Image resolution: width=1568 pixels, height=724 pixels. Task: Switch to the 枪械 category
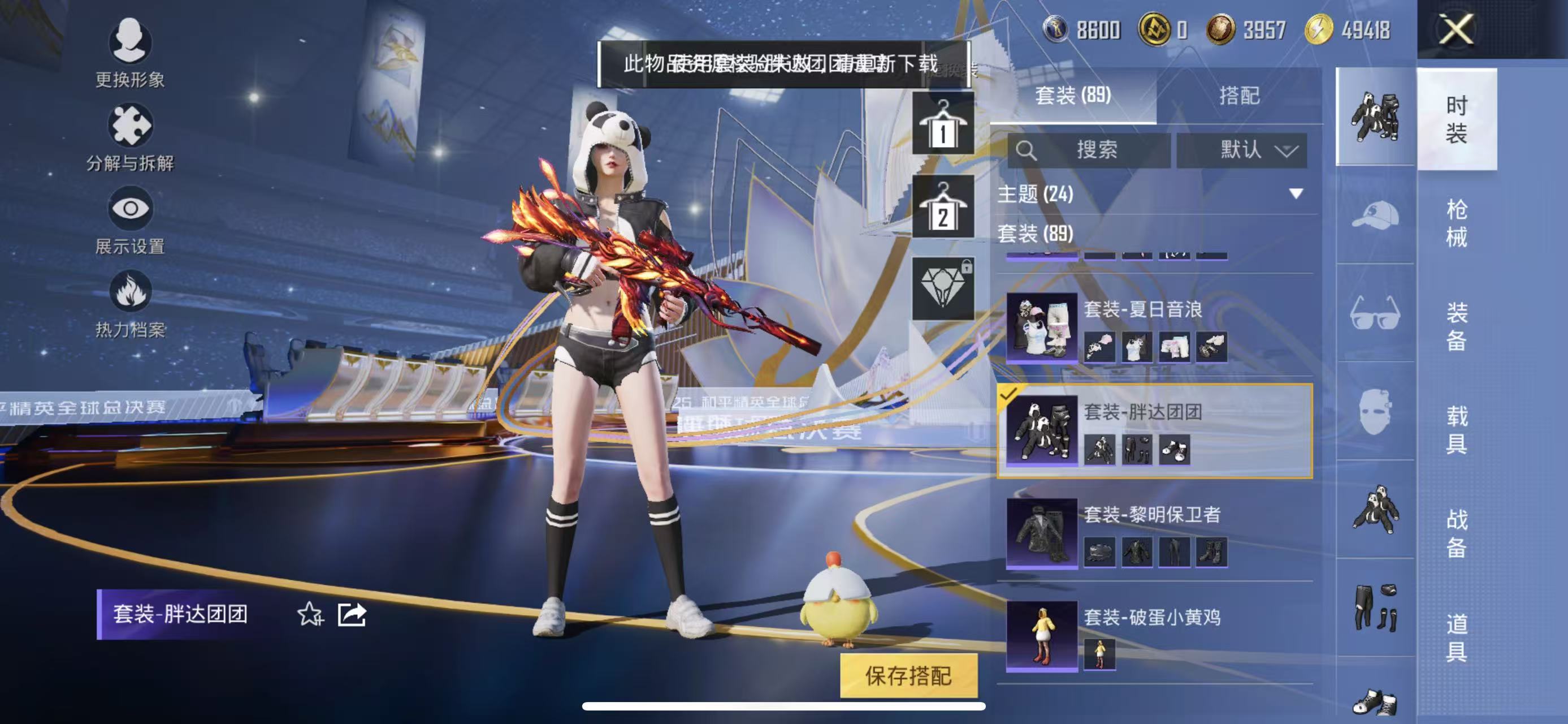pyautogui.click(x=1457, y=223)
